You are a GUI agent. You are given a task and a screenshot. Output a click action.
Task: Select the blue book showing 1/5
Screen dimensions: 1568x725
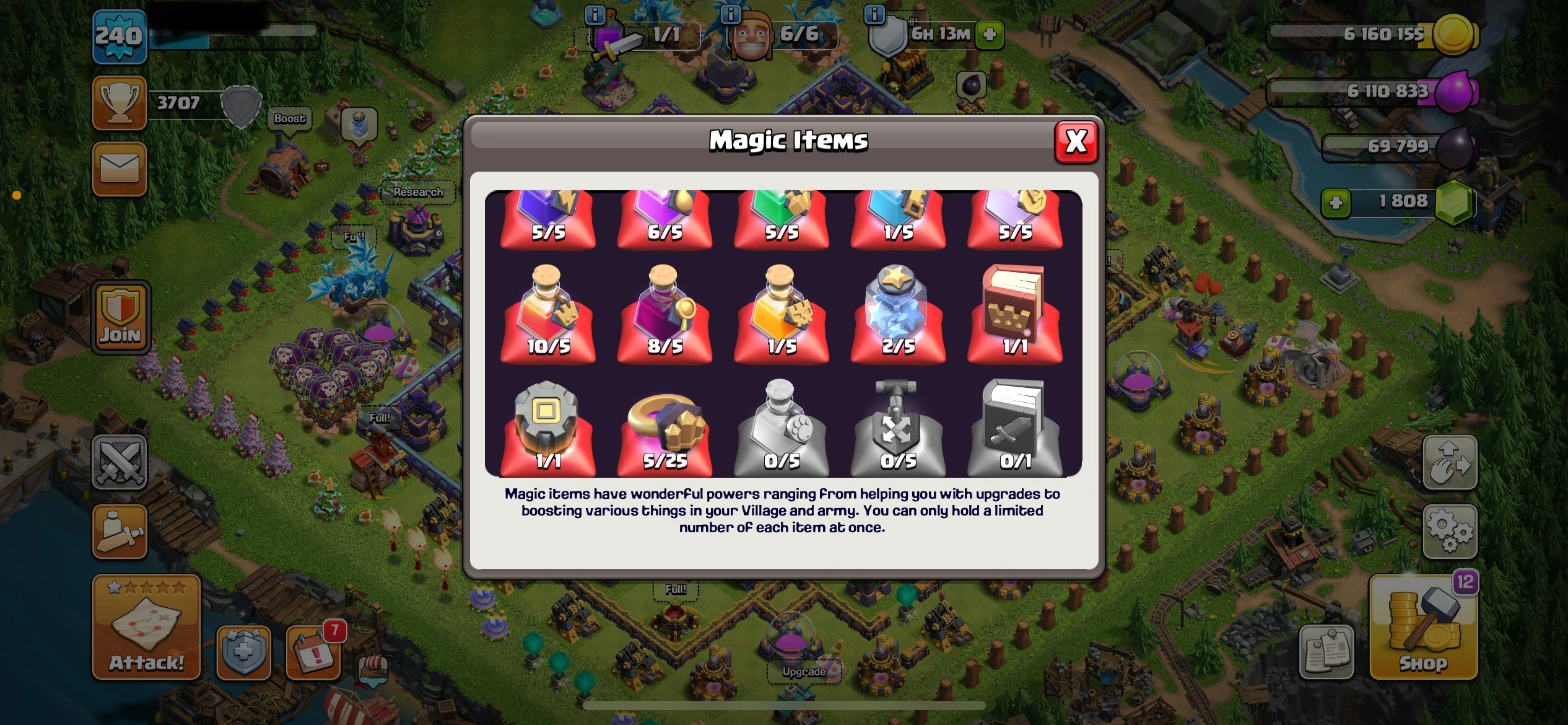pos(897,217)
